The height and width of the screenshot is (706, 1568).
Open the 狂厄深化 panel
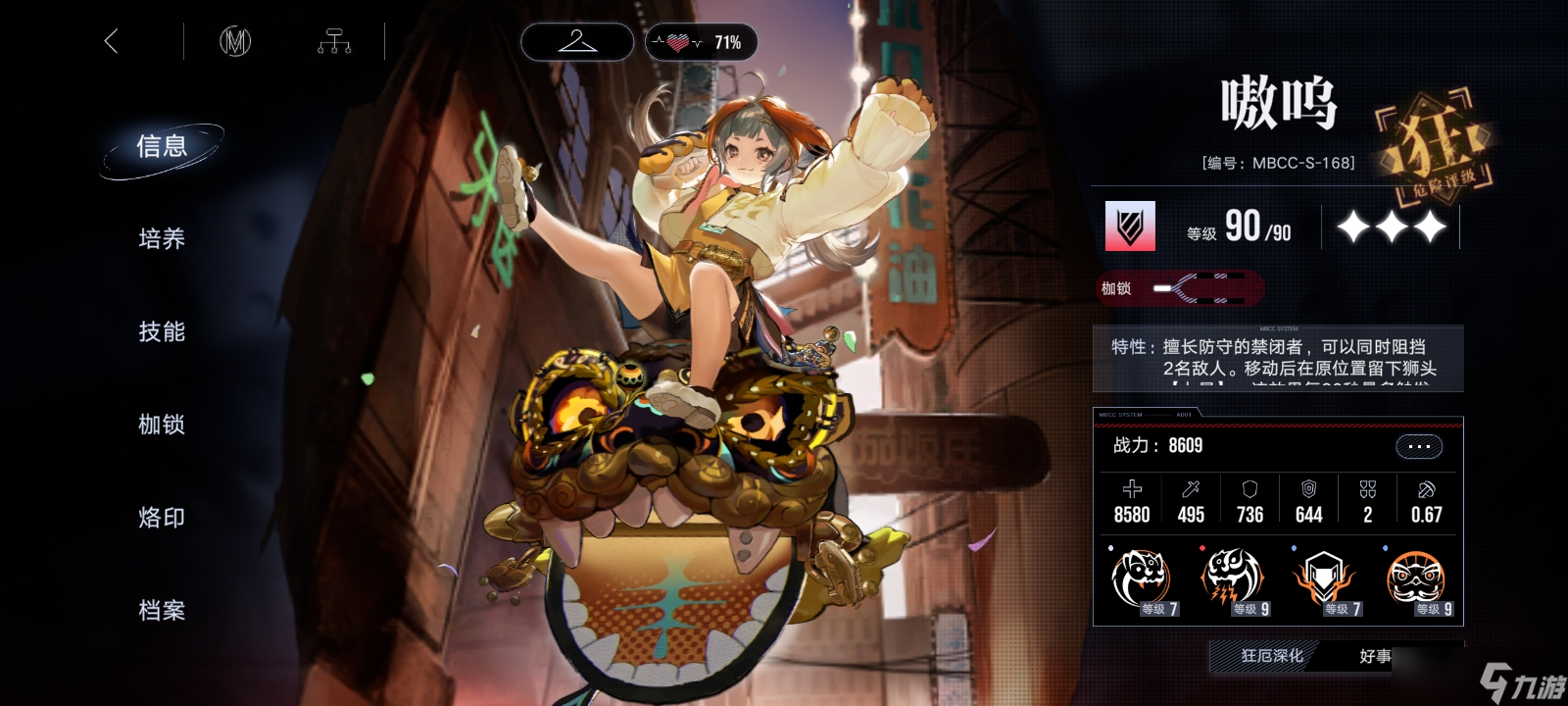(1271, 656)
